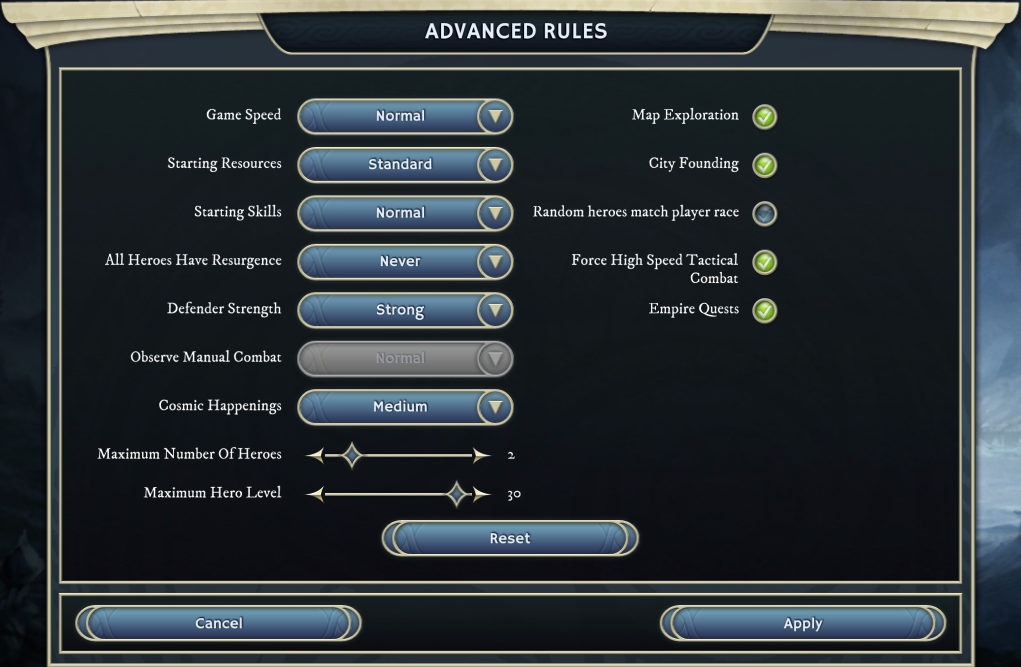Screen dimensions: 1021x667
Task: Apply the advanced rules settings
Action: [802, 623]
